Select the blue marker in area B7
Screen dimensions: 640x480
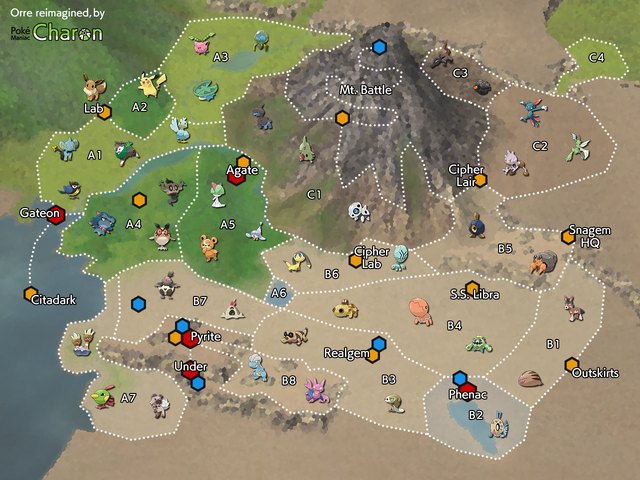coord(138,304)
